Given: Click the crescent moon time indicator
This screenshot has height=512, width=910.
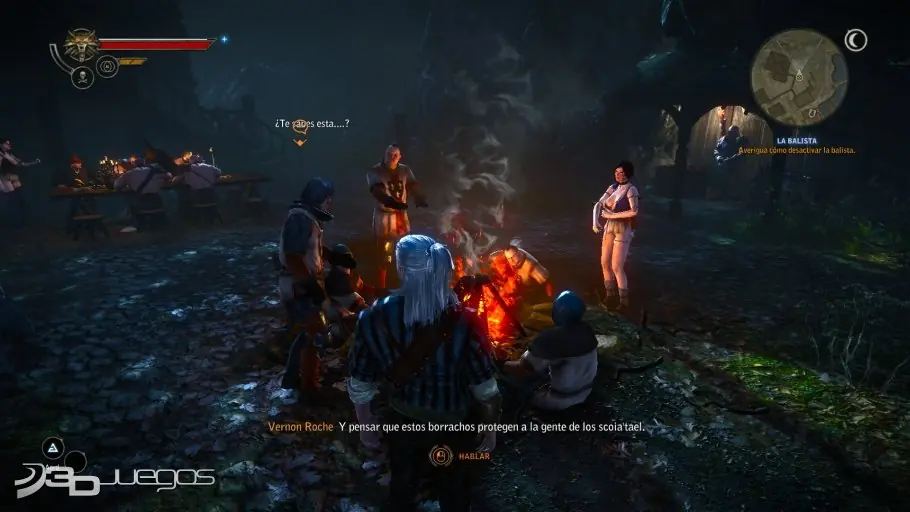Looking at the screenshot, I should 855,40.
